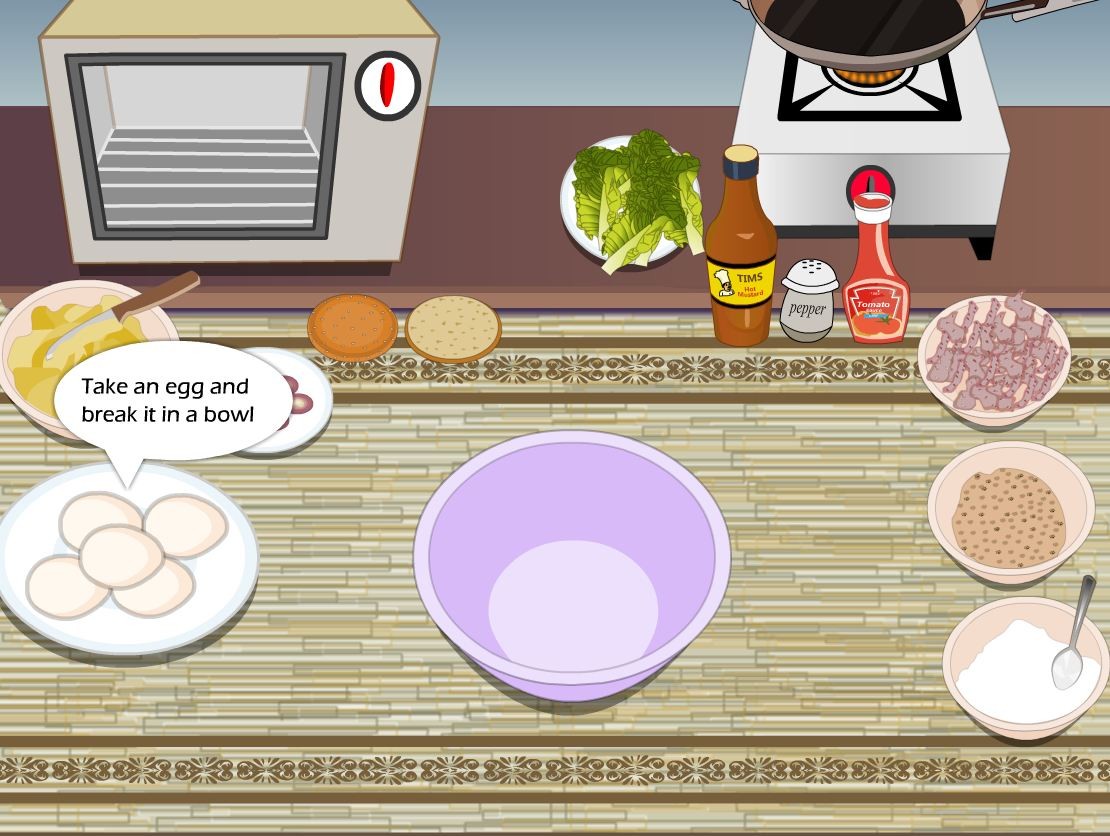Pick the bowl of brown breadcrumbs
The height and width of the screenshot is (836, 1110).
click(1010, 514)
